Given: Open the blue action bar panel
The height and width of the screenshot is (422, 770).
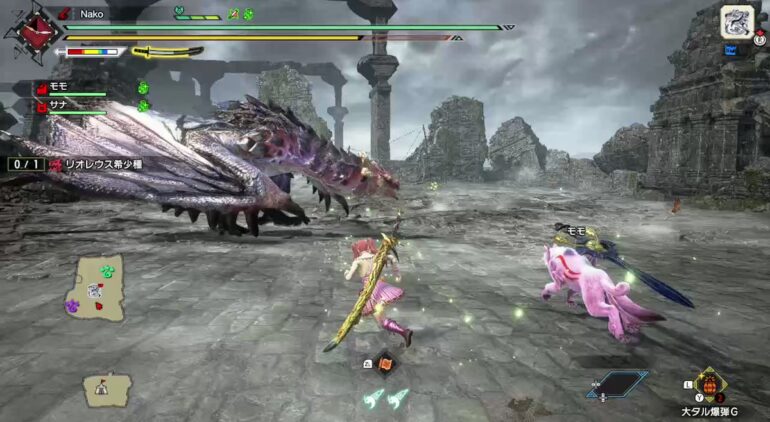Looking at the screenshot, I should (x=616, y=384).
